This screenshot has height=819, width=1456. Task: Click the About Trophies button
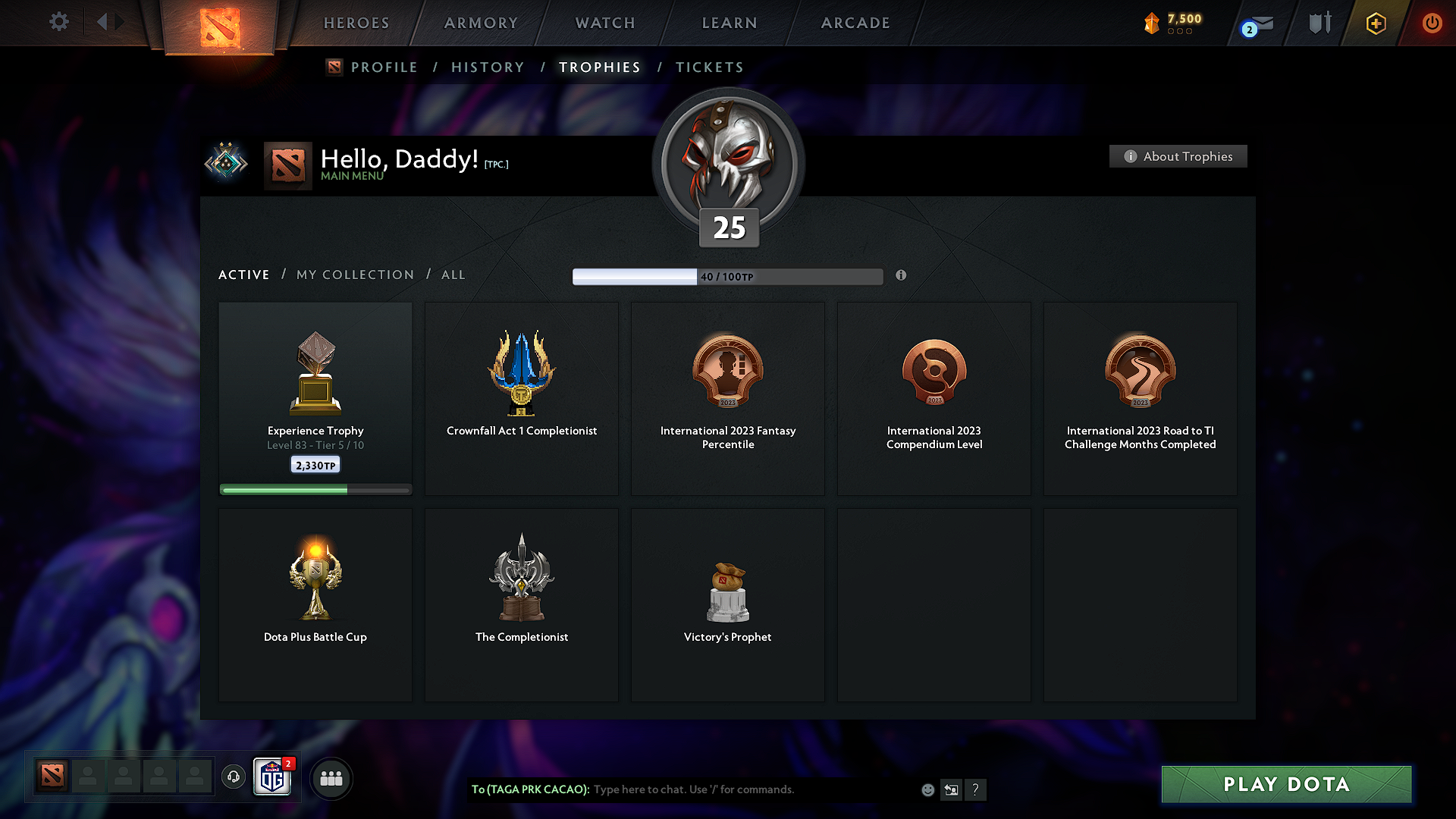coord(1178,156)
